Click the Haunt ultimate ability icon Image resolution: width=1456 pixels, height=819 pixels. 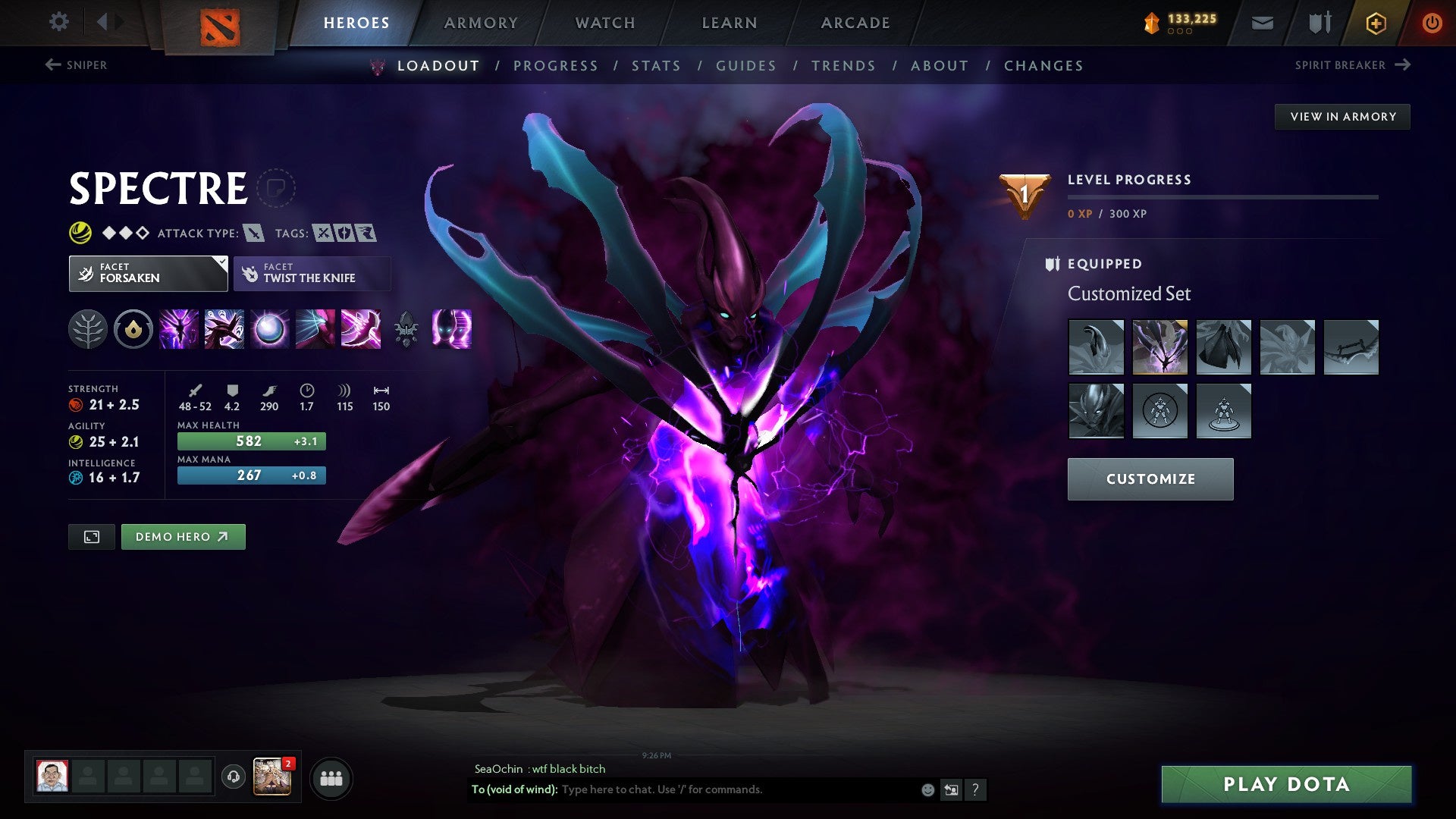453,329
